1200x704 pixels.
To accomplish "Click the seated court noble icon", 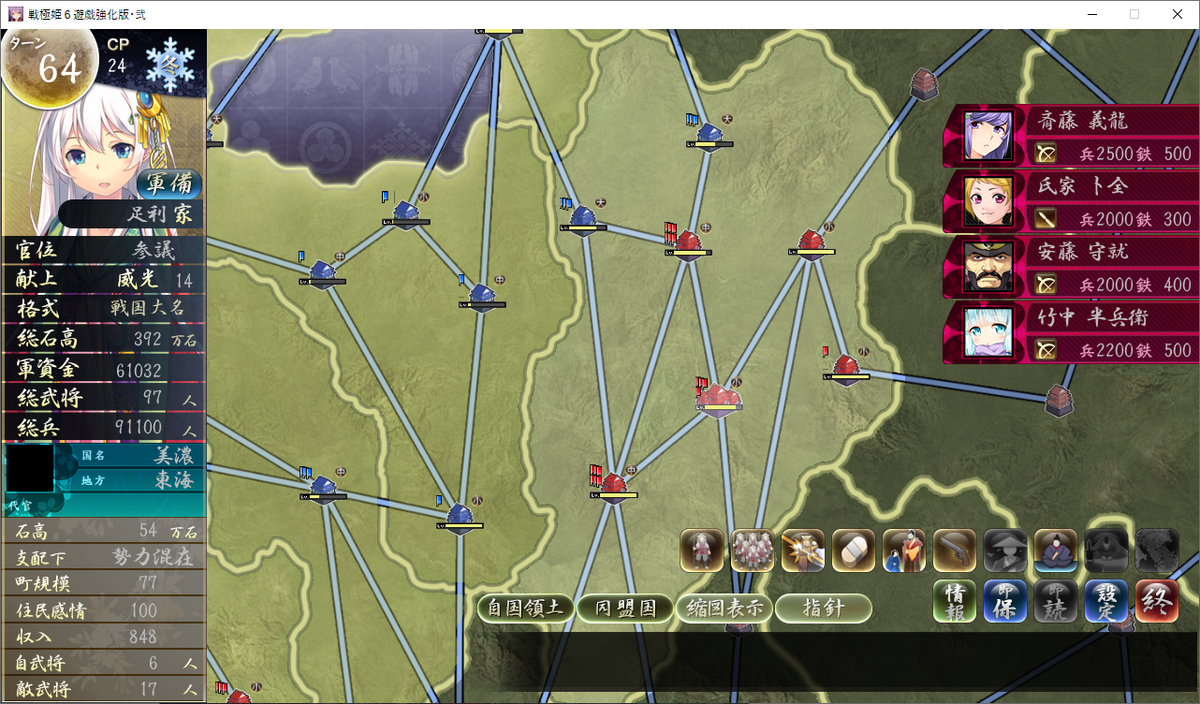I will (x=1055, y=551).
